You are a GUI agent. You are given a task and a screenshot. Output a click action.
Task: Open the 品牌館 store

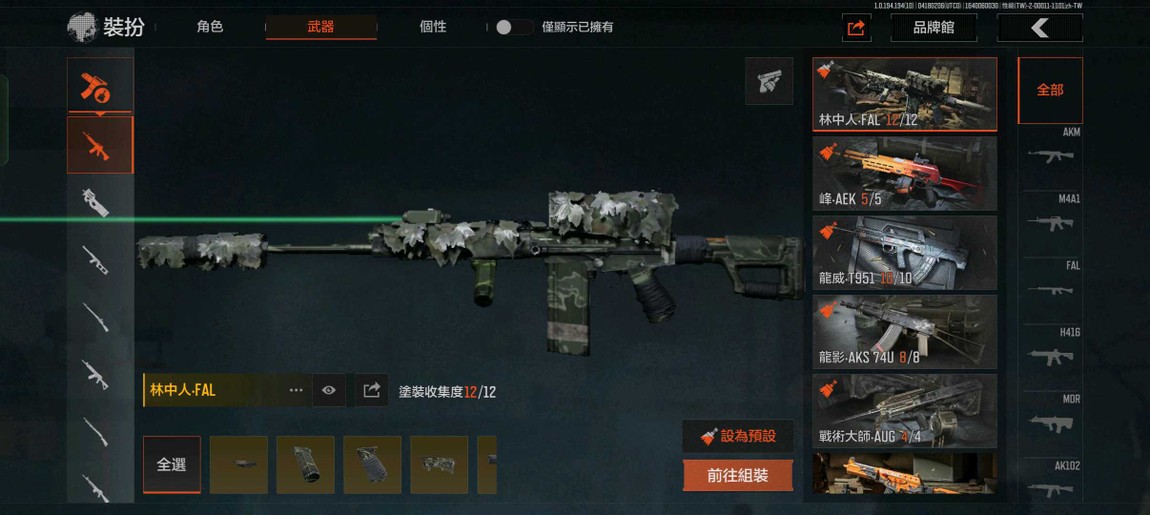click(x=933, y=28)
